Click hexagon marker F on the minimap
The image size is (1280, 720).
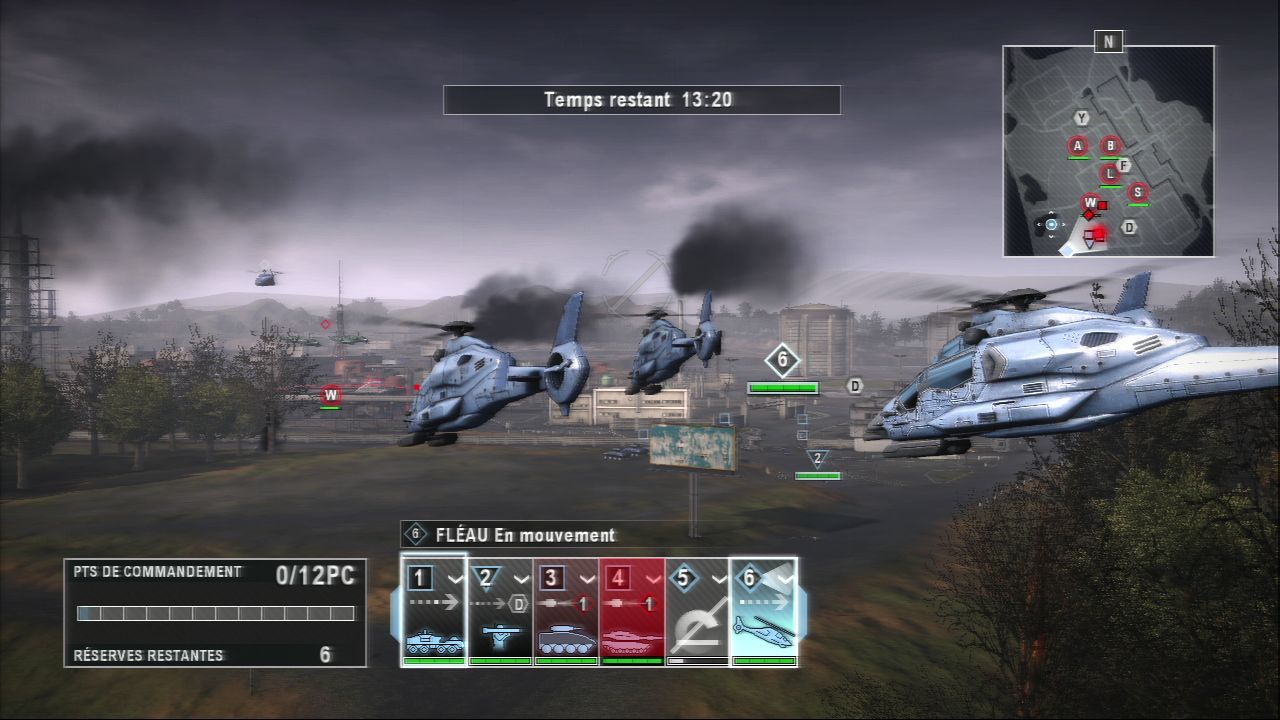1123,165
